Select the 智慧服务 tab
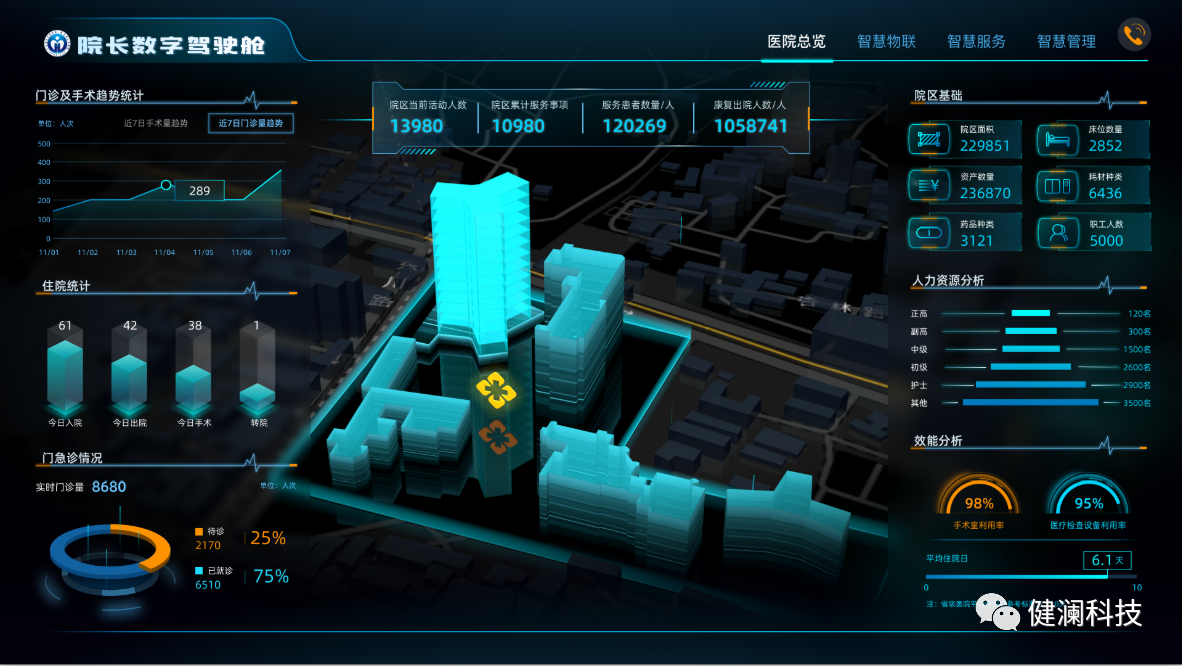Viewport: 1182px width, 666px height. (976, 41)
